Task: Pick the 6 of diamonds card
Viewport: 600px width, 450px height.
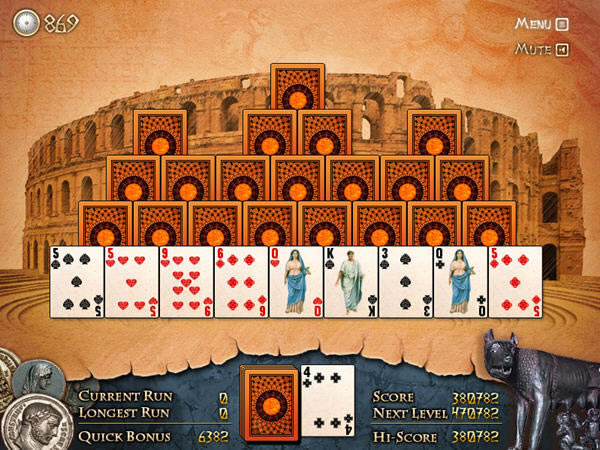Action: tap(240, 282)
